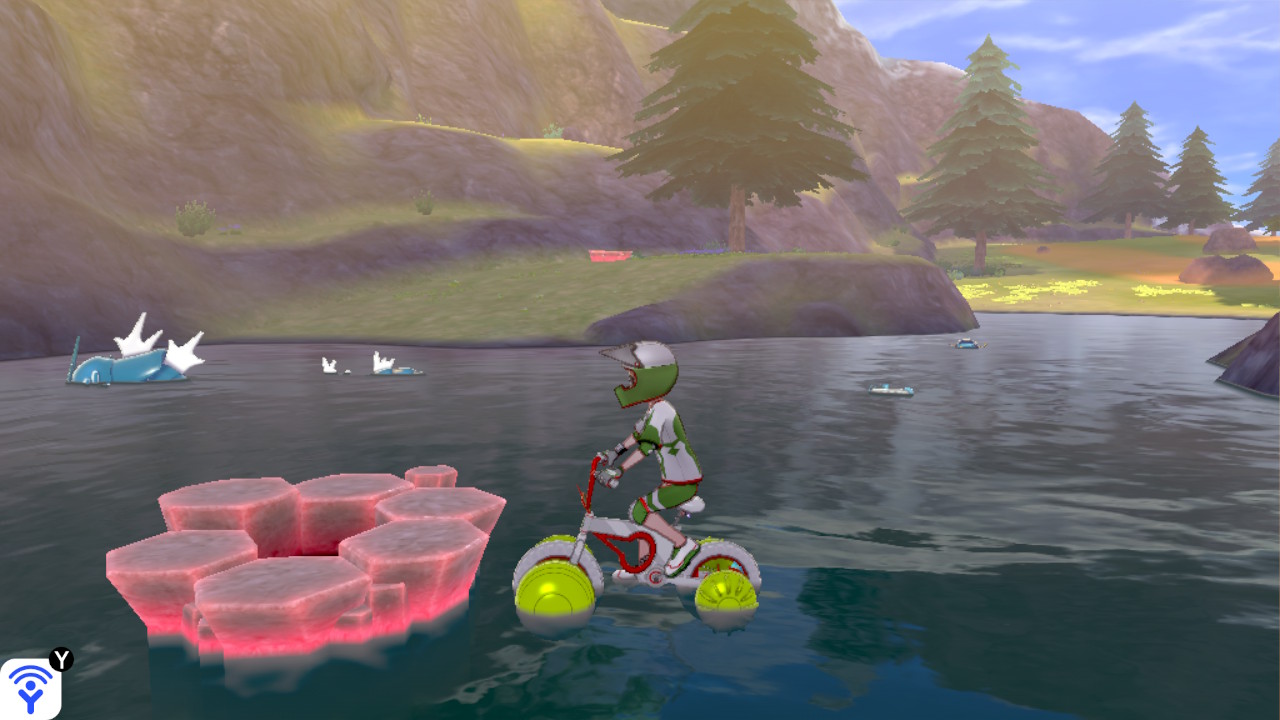Open the Y-Comm wireless connection icon
Viewport: 1280px width, 720px height.
[30, 688]
